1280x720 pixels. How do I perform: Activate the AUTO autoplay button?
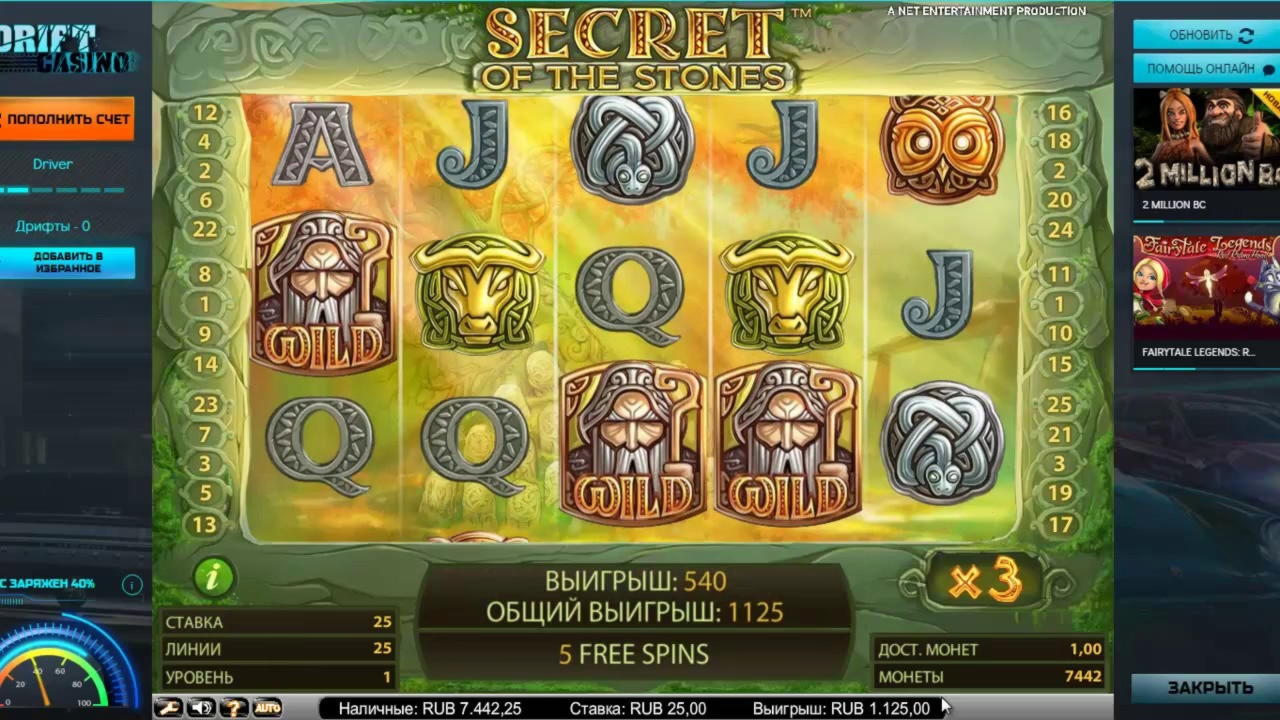tap(267, 708)
